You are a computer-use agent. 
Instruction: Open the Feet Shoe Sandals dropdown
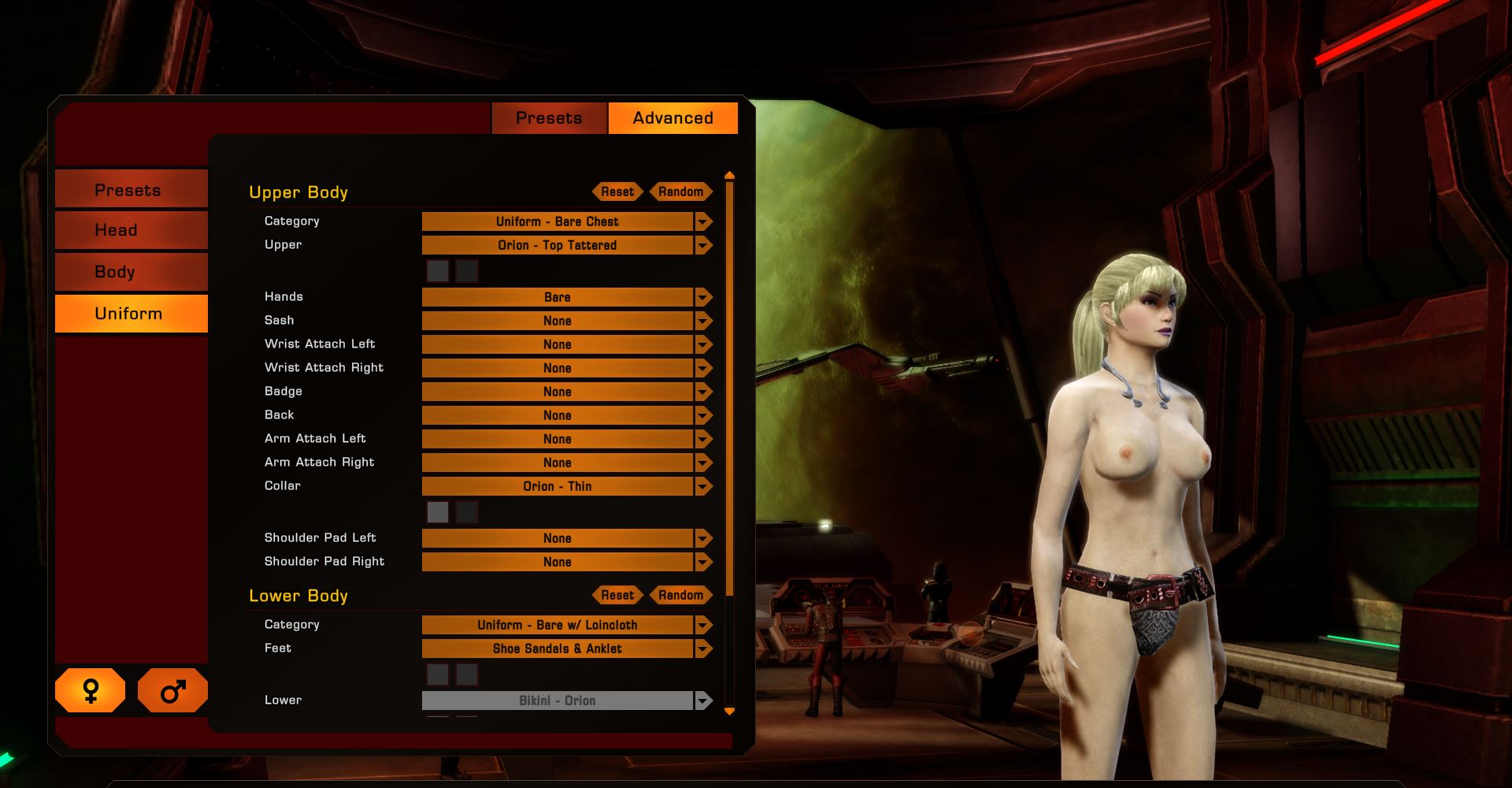(x=703, y=649)
